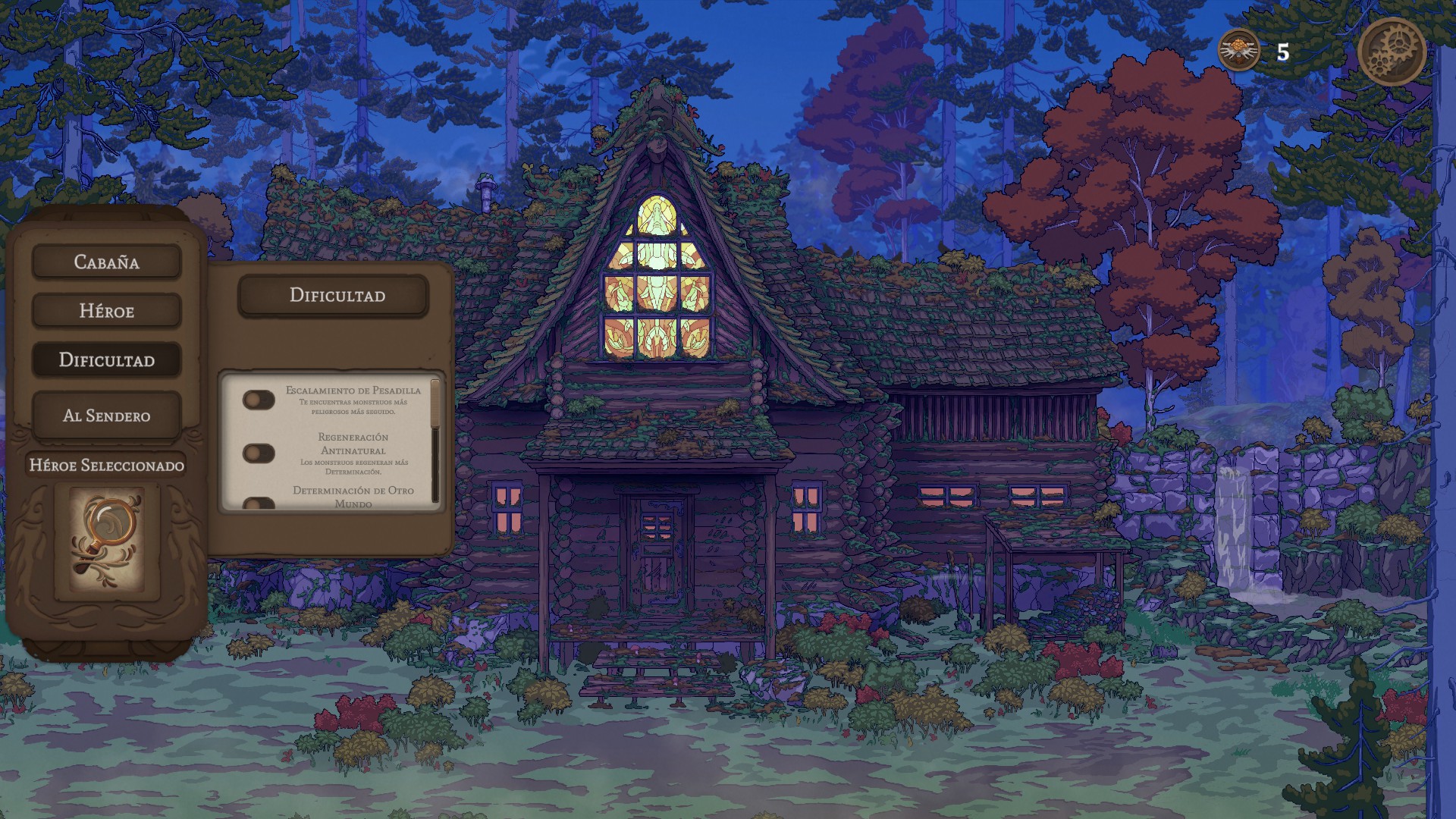Click the difficulty list scrollbar
Image resolution: width=1456 pixels, height=819 pixels.
pos(435,440)
